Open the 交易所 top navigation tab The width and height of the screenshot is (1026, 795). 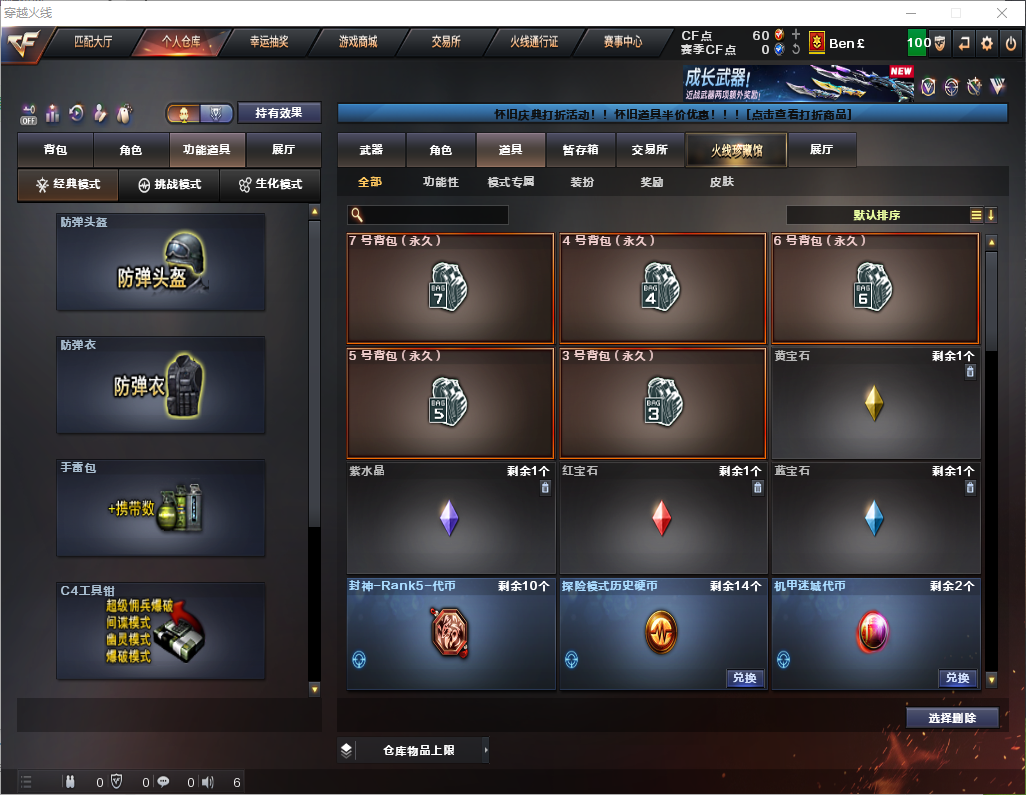tap(446, 42)
